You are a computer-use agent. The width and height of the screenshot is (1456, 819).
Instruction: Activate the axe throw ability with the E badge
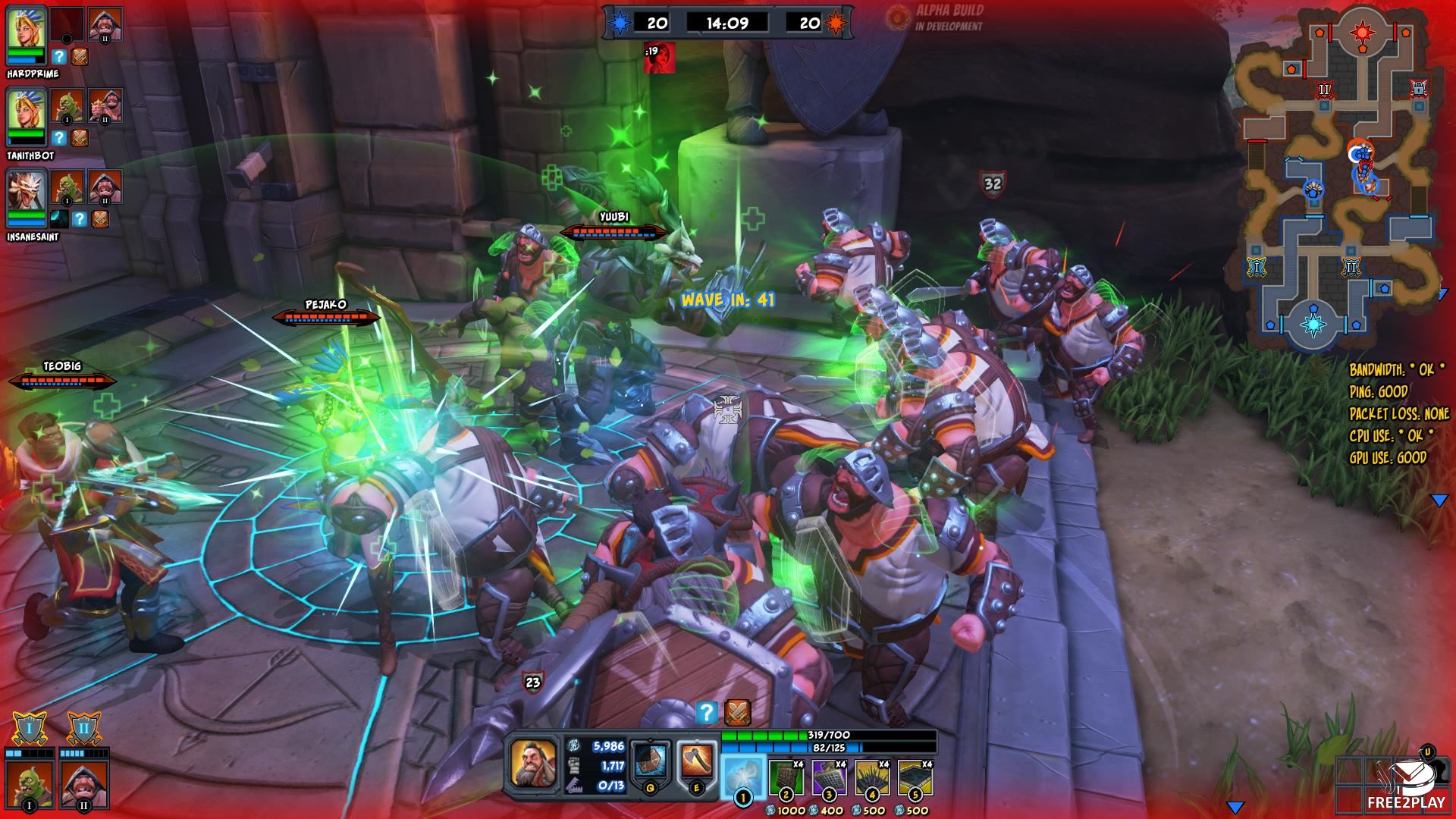click(x=697, y=763)
